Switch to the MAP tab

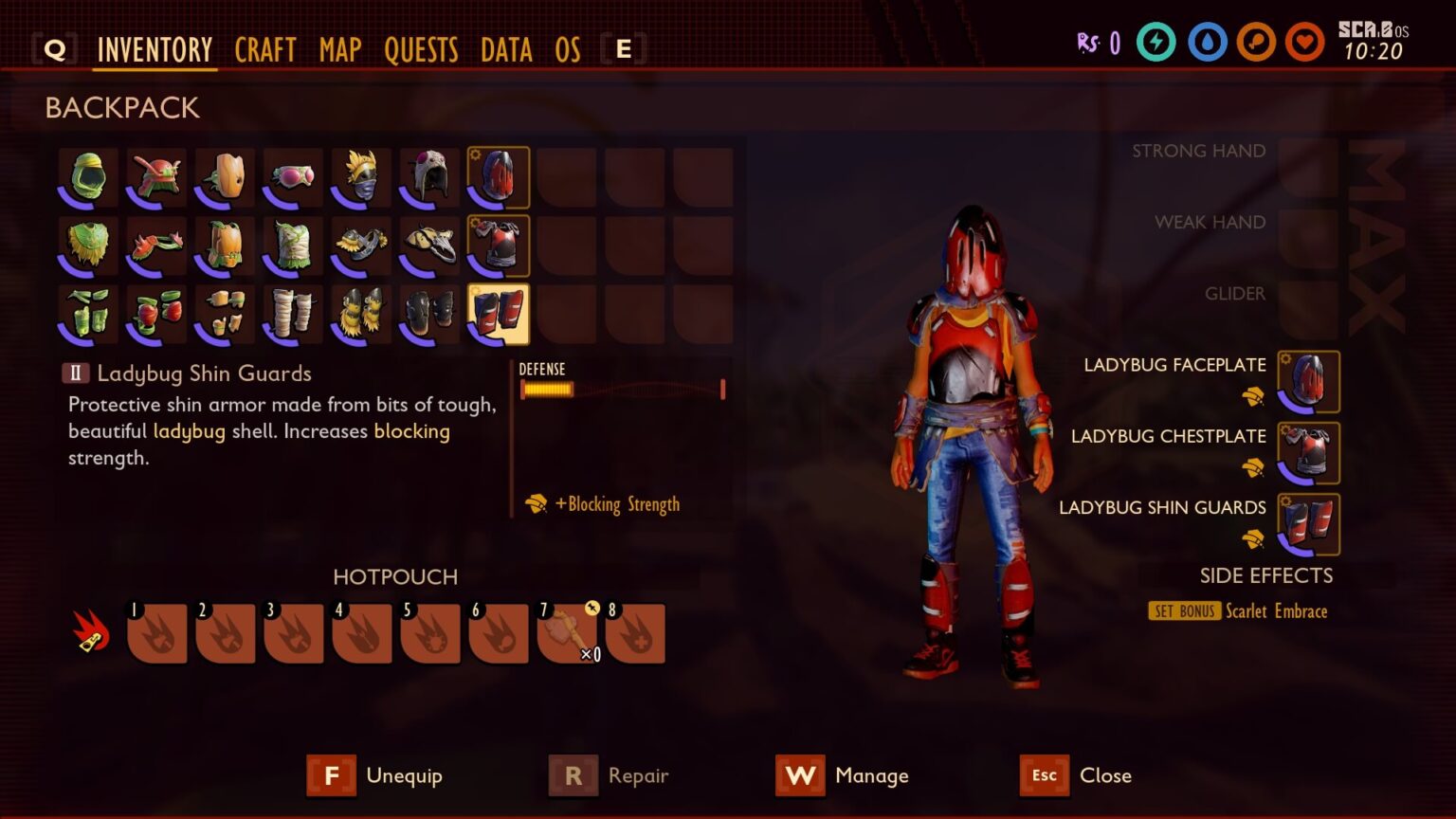tap(339, 50)
